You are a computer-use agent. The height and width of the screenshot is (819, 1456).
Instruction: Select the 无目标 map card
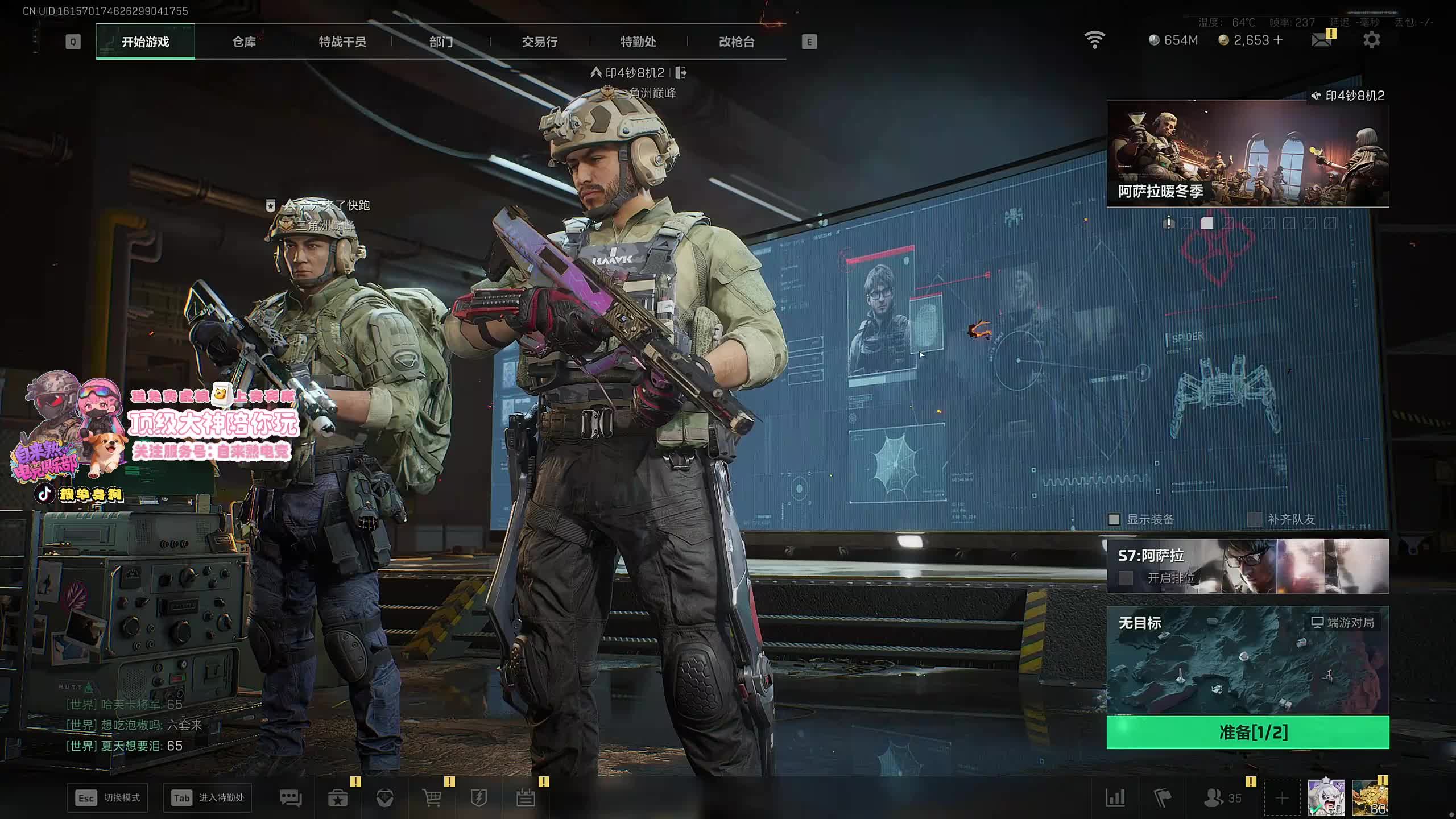click(1247, 660)
